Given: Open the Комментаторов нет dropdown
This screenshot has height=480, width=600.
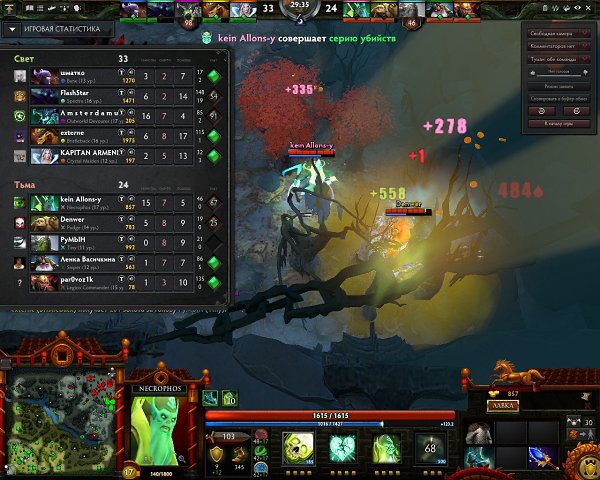Looking at the screenshot, I should coord(558,45).
